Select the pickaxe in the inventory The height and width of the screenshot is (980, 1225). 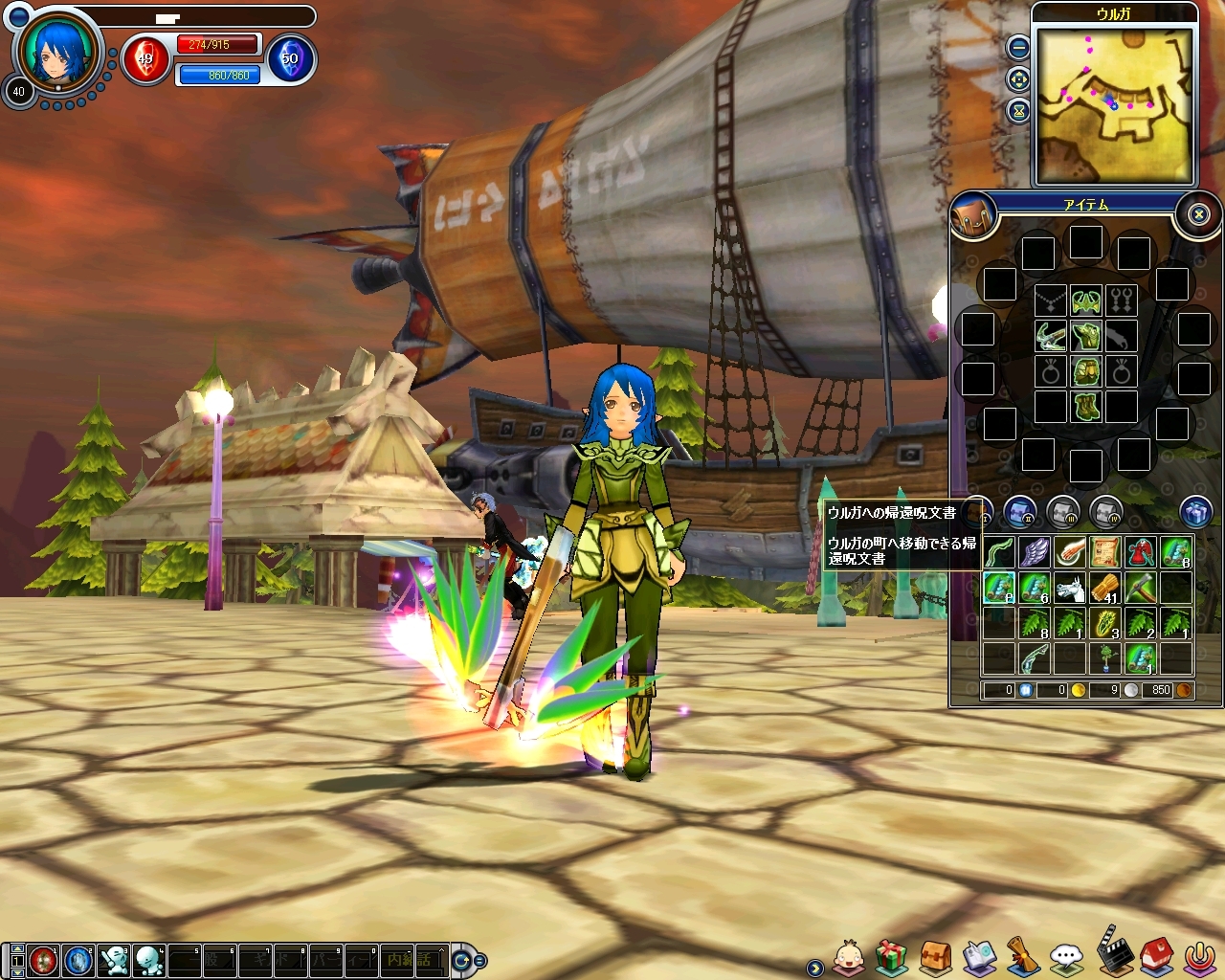coord(1141,588)
